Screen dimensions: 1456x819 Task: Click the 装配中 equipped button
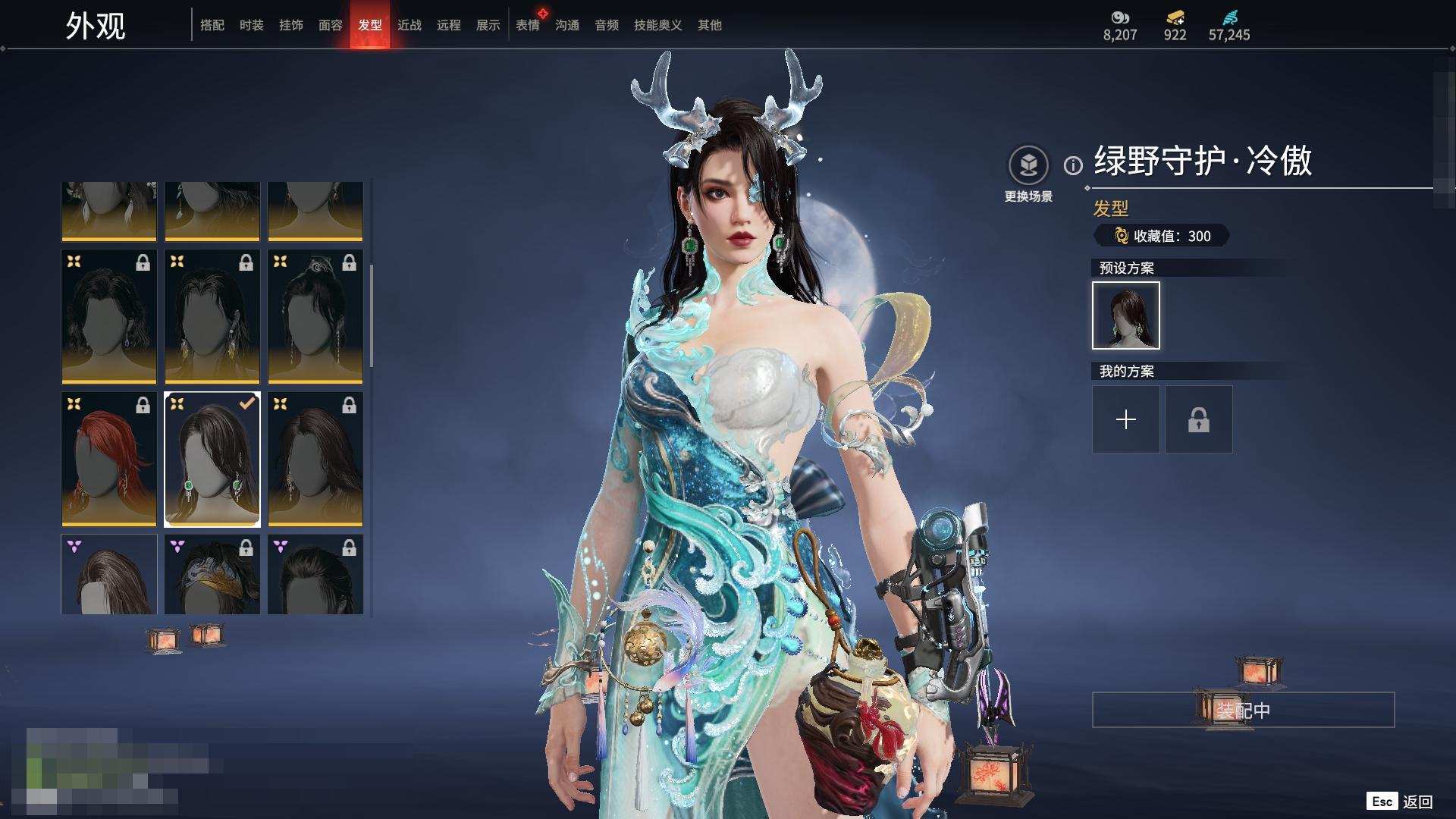tap(1243, 710)
